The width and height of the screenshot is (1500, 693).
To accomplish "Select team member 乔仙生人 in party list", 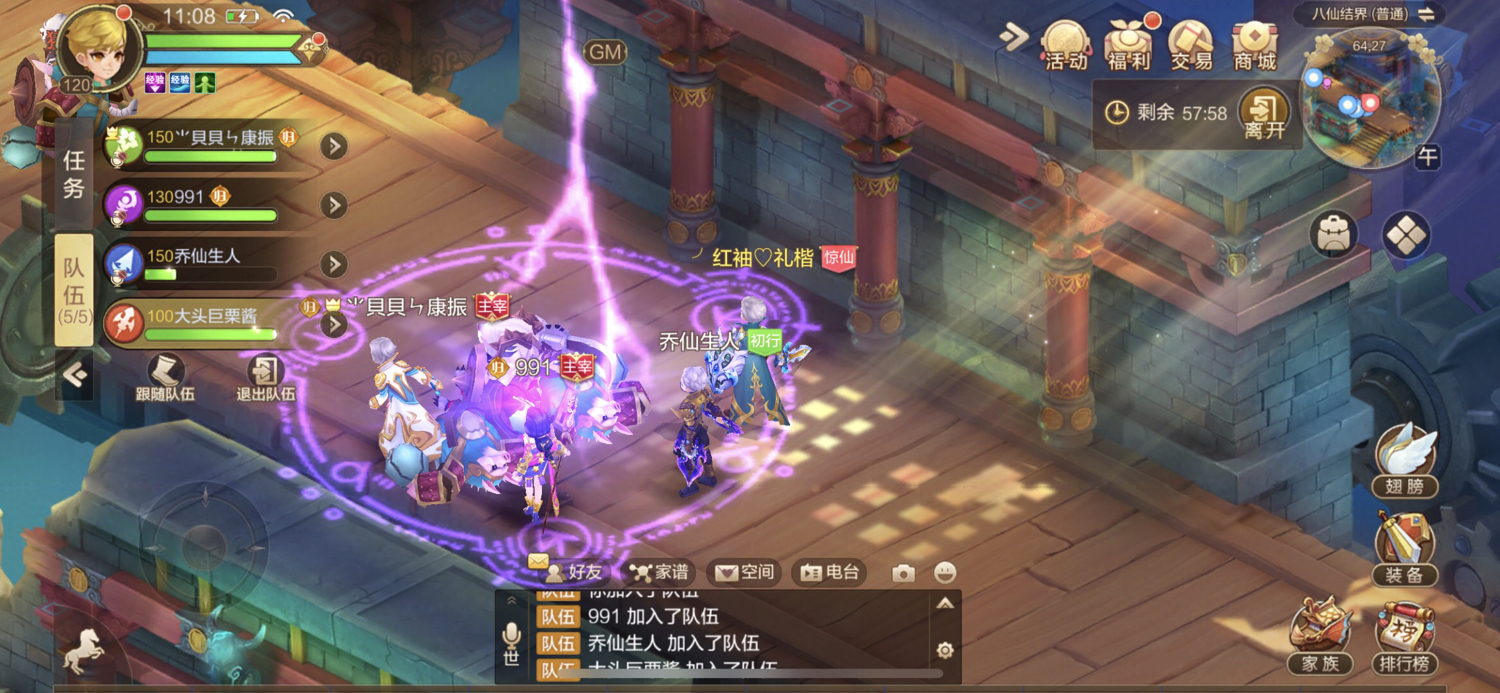I will click(210, 264).
